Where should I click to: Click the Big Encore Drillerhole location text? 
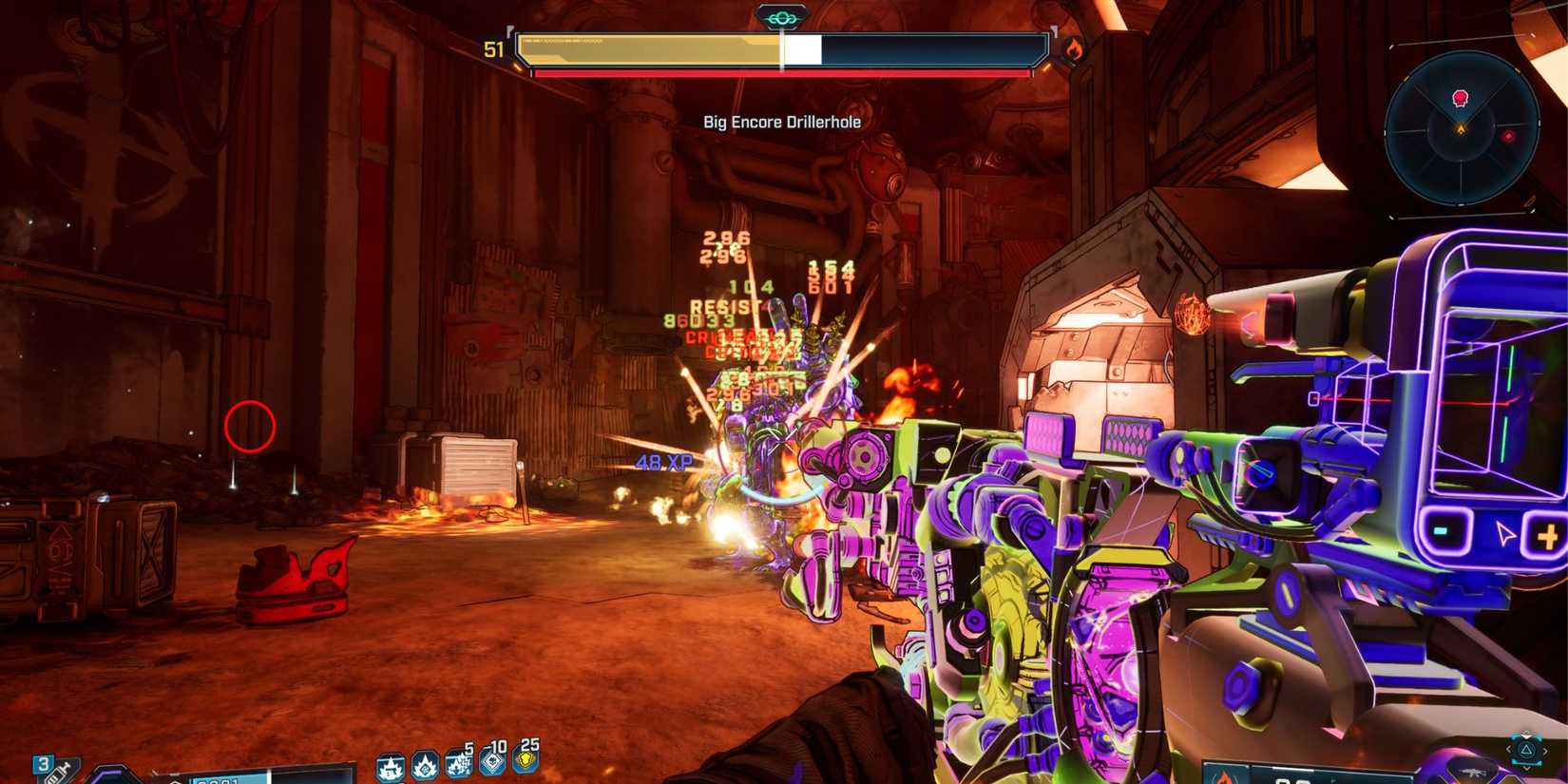coord(781,122)
